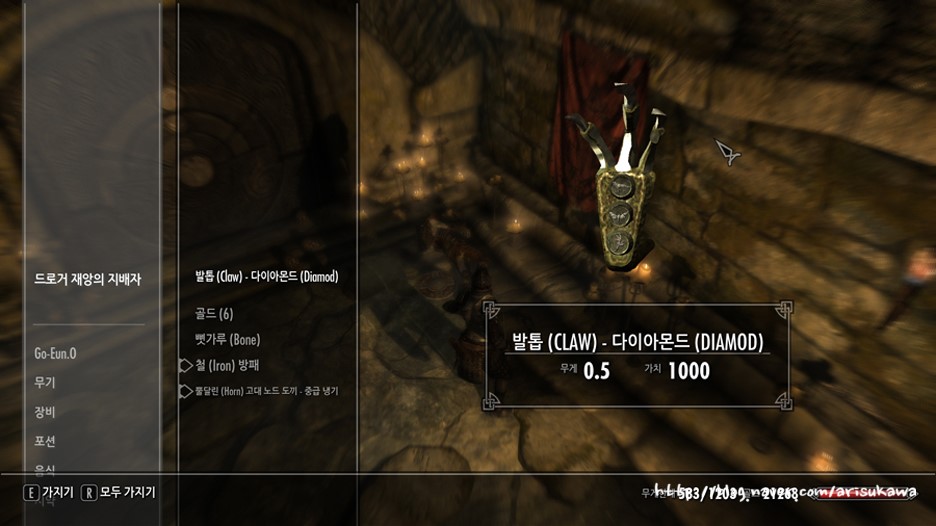Select the 발톱 (Claw) 다이아몬드 item row
This screenshot has height=526, width=936.
[267, 277]
